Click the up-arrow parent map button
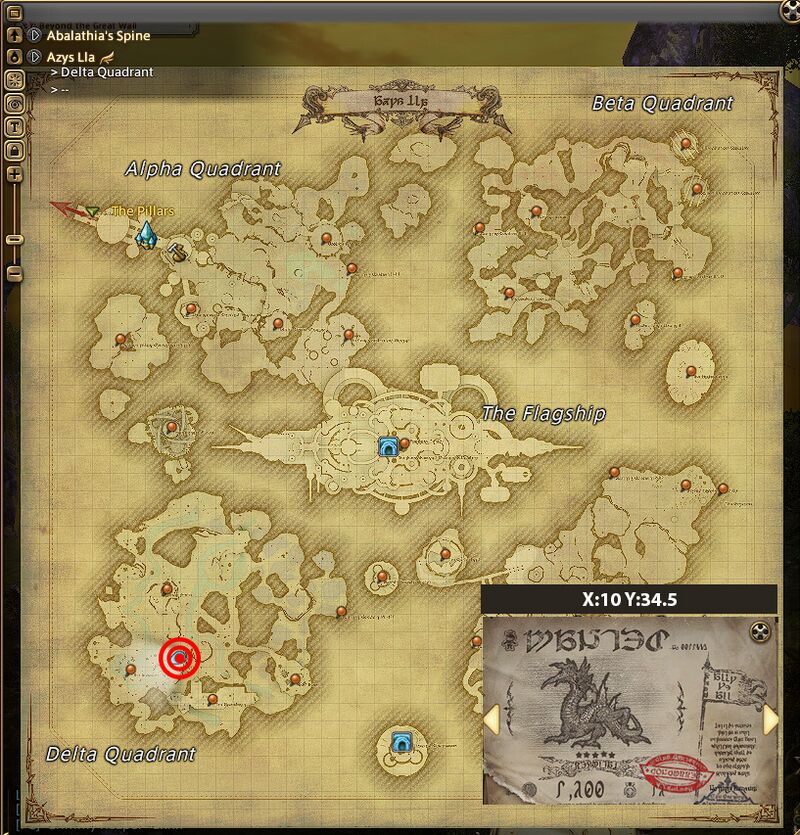Viewport: 800px width, 835px height. click(15, 36)
